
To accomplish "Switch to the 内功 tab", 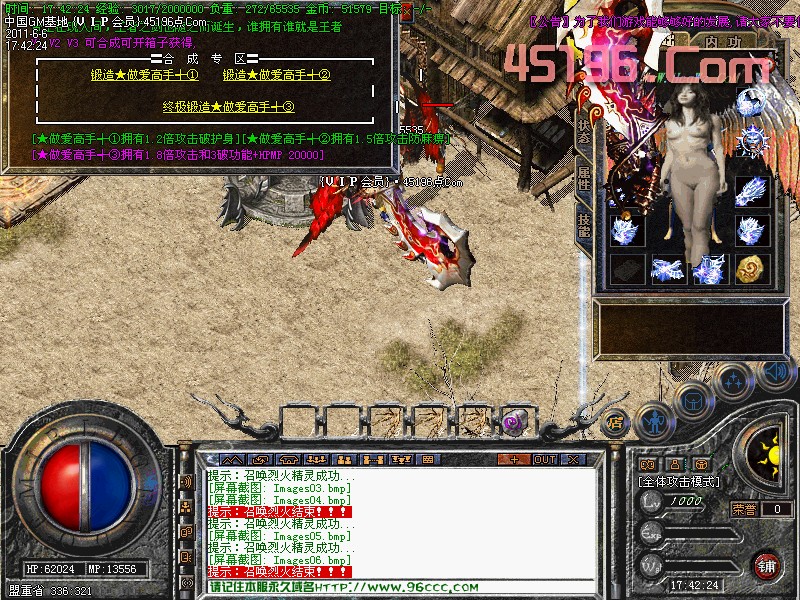I will click(x=723, y=42).
